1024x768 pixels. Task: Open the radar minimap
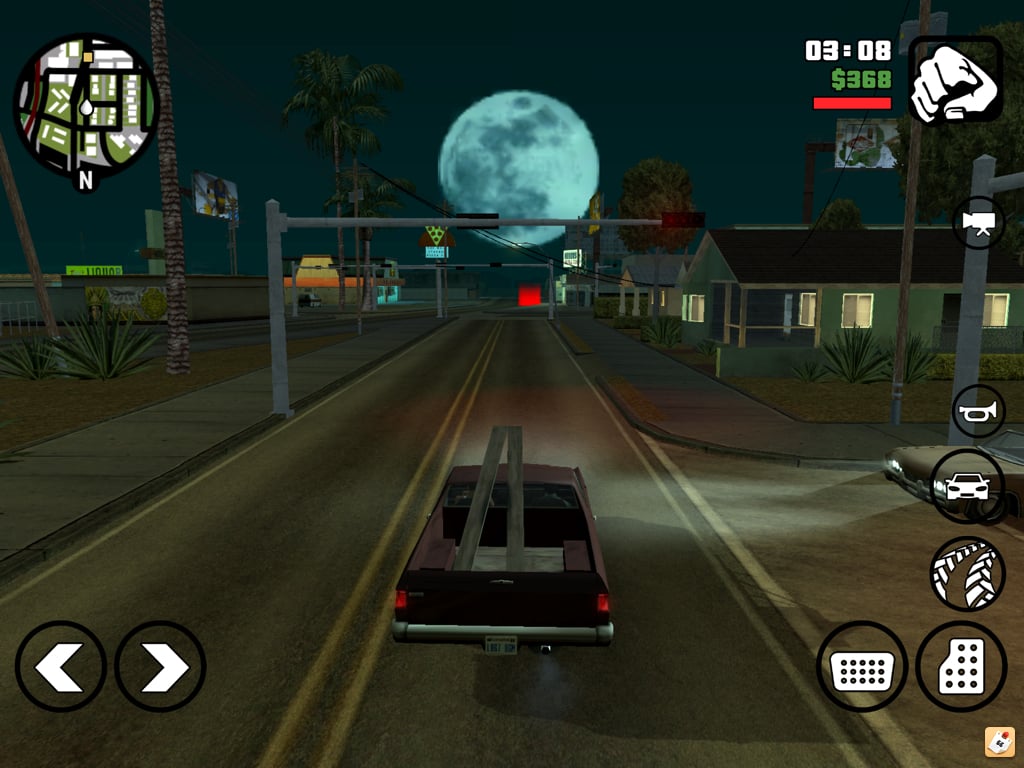pyautogui.click(x=85, y=105)
